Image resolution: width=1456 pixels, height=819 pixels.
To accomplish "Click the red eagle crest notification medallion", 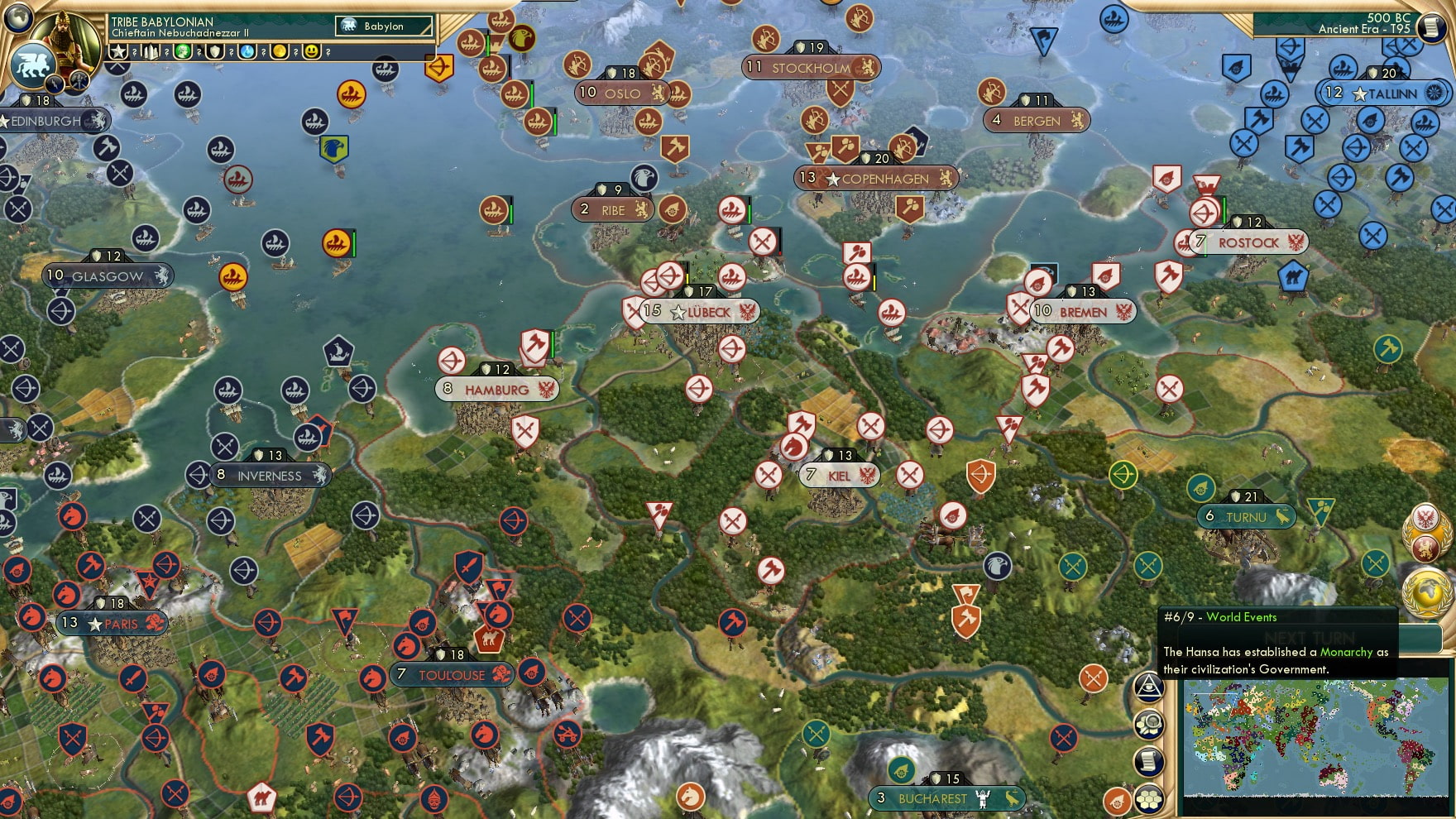I will (x=1425, y=516).
